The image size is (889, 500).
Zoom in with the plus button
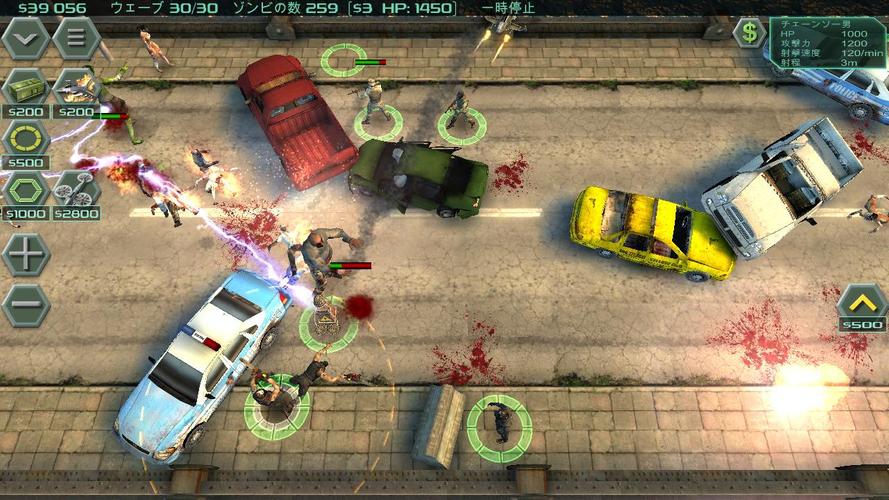[x=26, y=254]
